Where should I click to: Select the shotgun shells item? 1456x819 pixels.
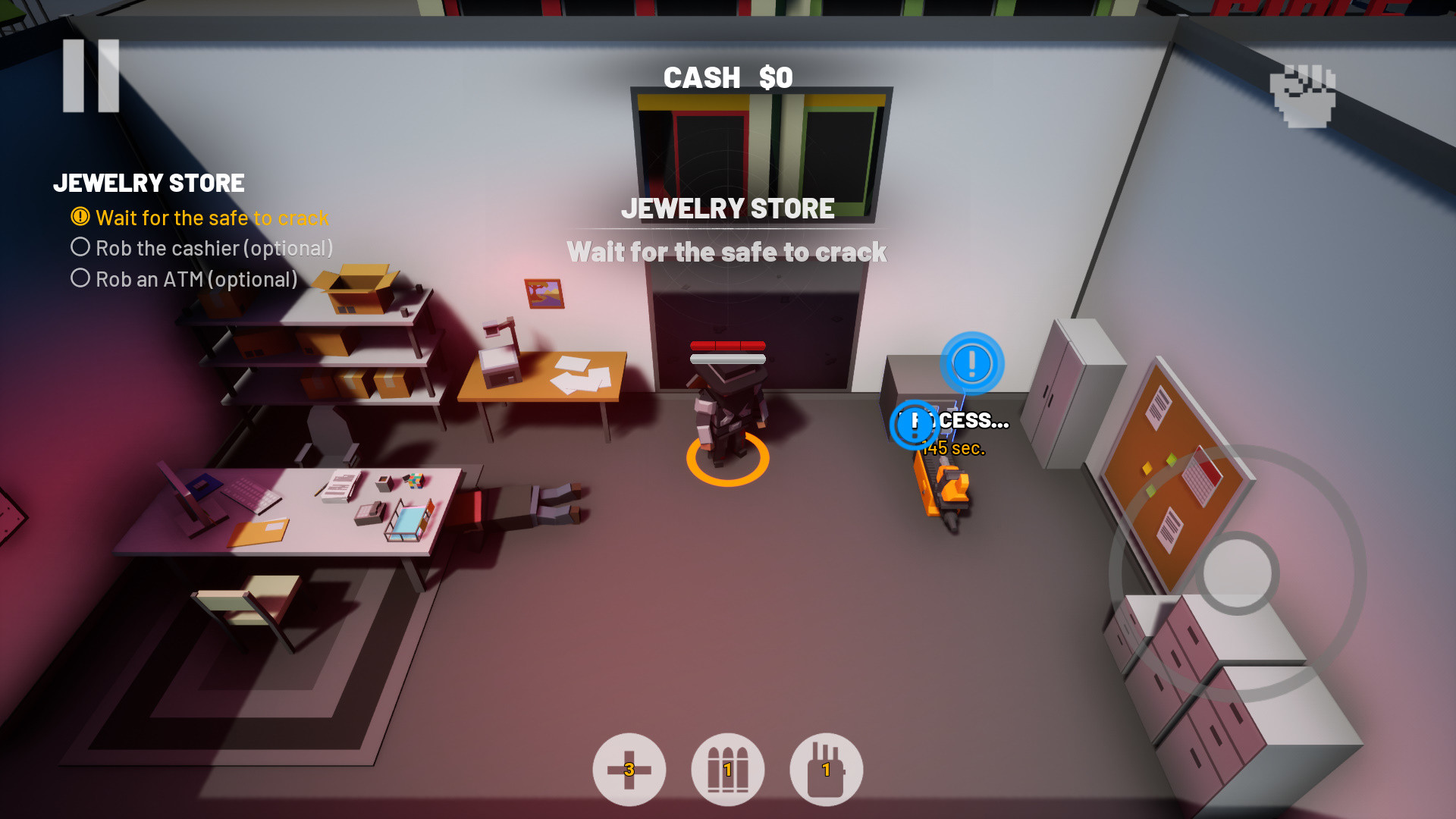coord(728,769)
